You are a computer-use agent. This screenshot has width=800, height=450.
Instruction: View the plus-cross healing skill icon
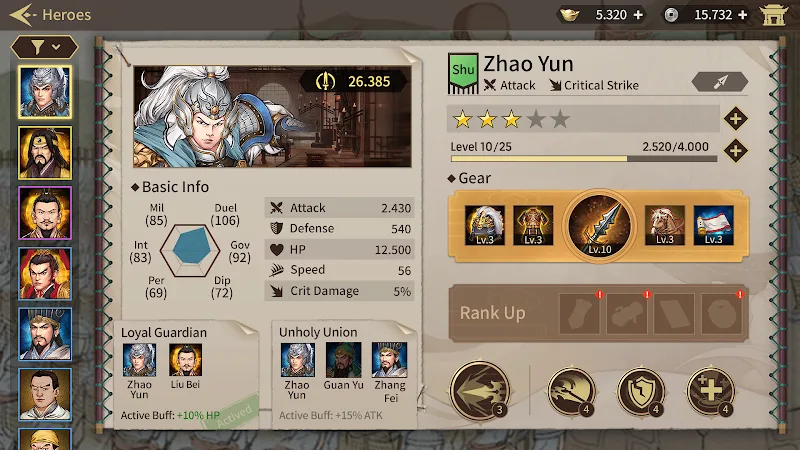click(710, 391)
